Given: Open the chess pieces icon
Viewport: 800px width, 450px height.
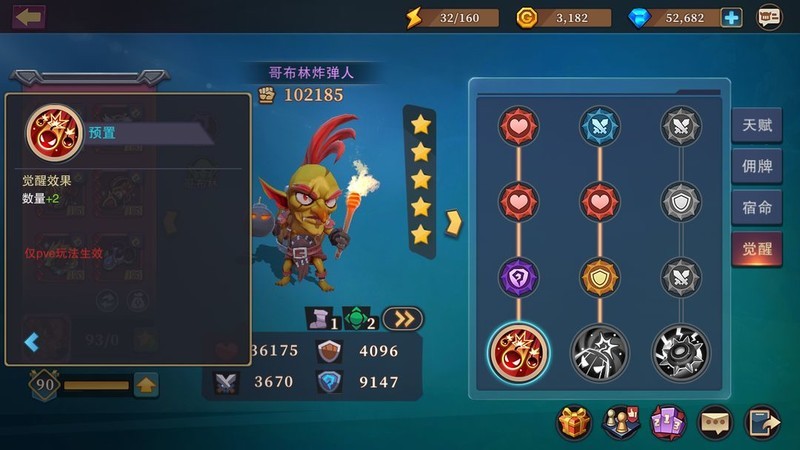Looking at the screenshot, I should (x=620, y=422).
